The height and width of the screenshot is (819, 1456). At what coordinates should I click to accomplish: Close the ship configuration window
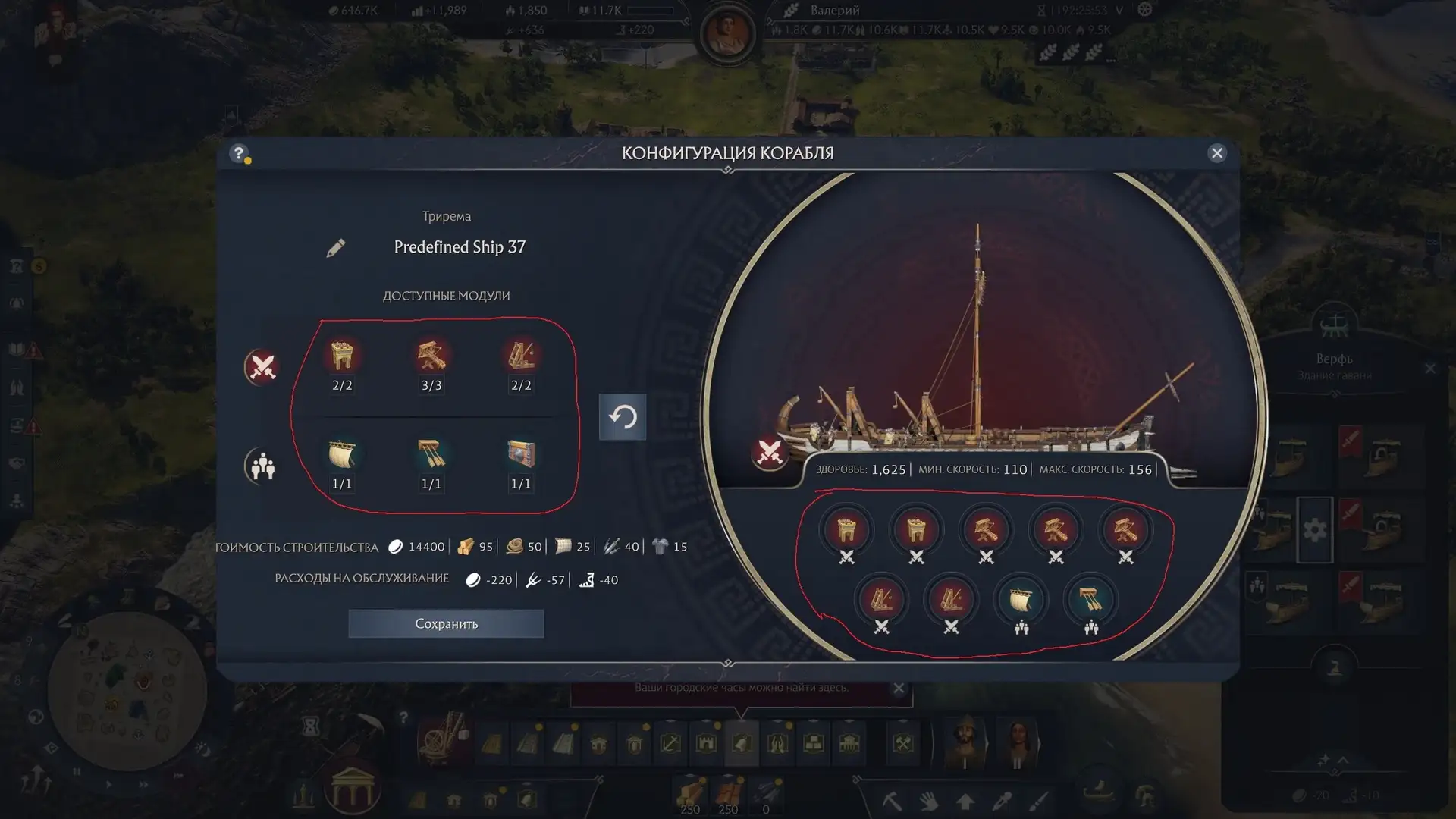pos(1217,153)
